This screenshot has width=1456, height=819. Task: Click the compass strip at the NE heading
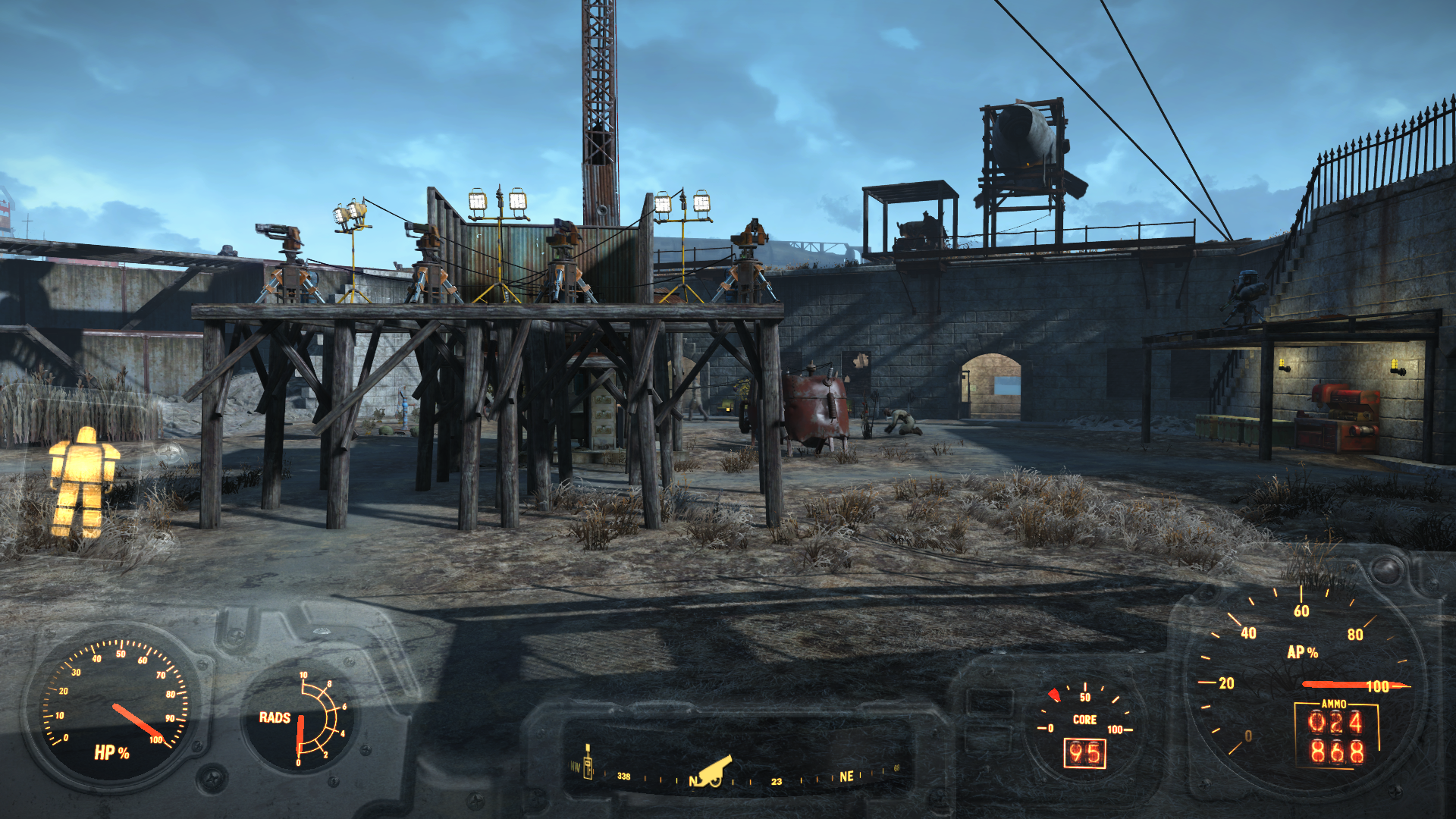point(846,777)
